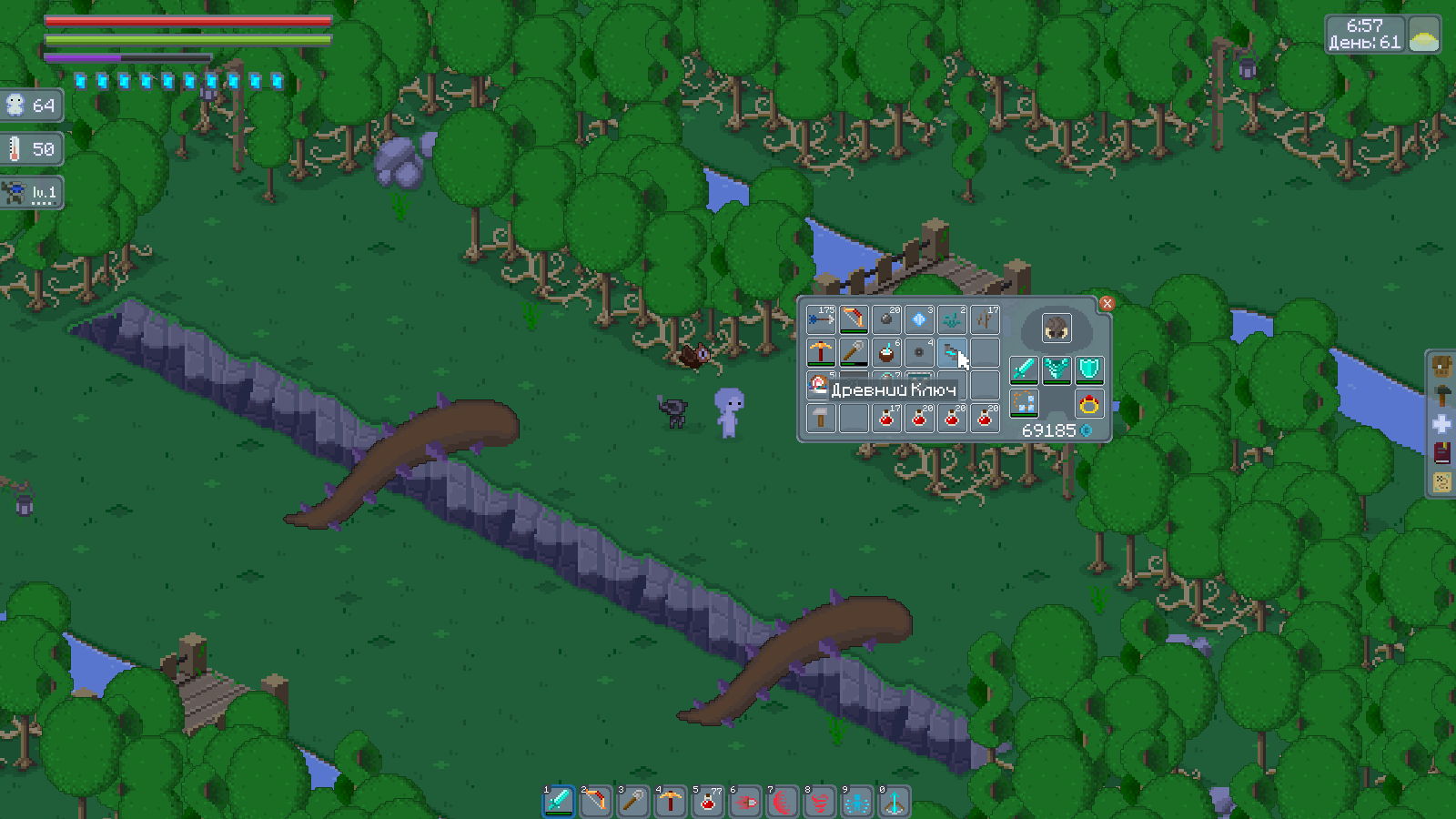
Task: Select the equipped diamond sword slot
Action: pyautogui.click(x=1024, y=369)
